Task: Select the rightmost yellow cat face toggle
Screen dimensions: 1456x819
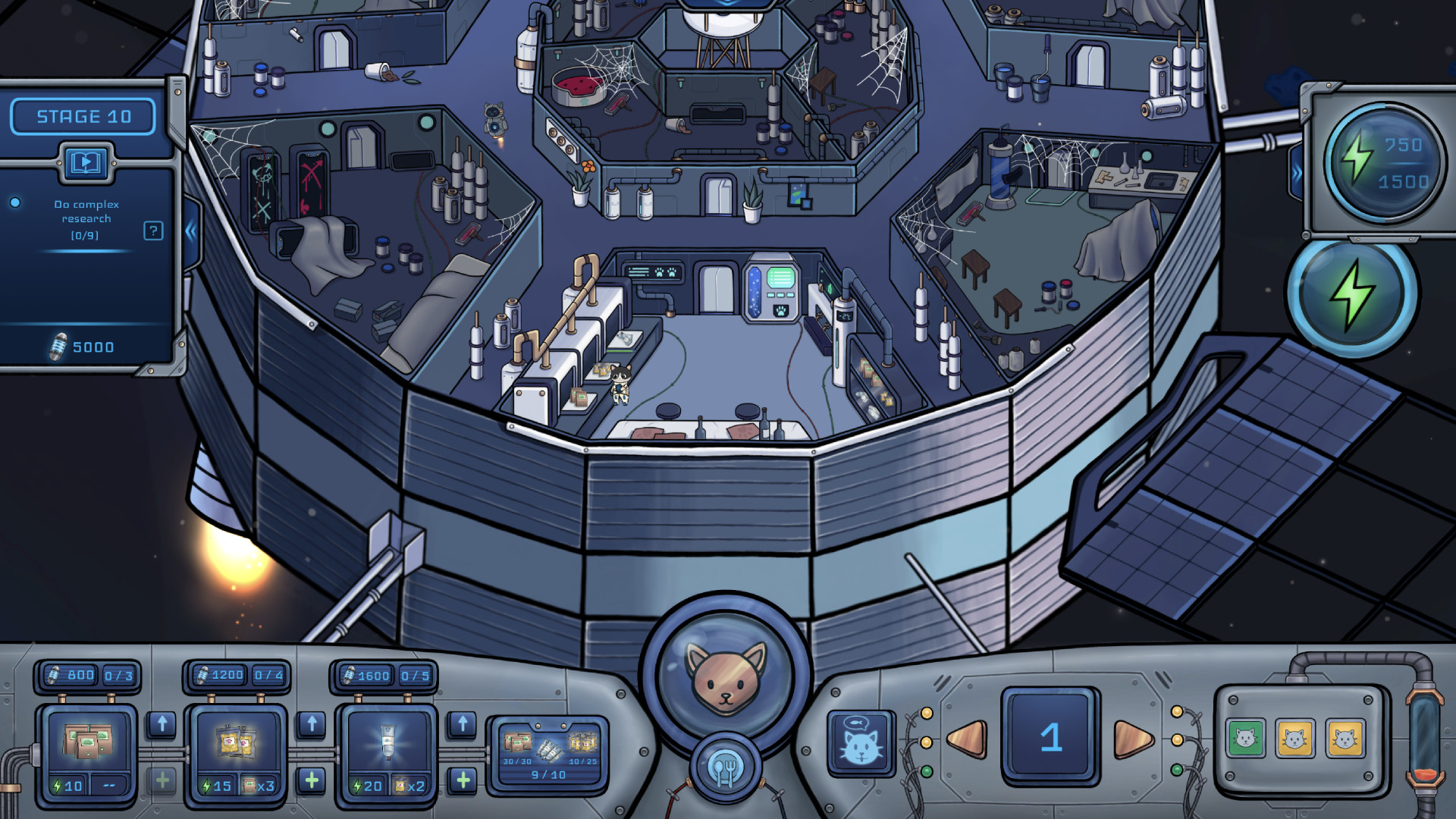Action: 1344,737
